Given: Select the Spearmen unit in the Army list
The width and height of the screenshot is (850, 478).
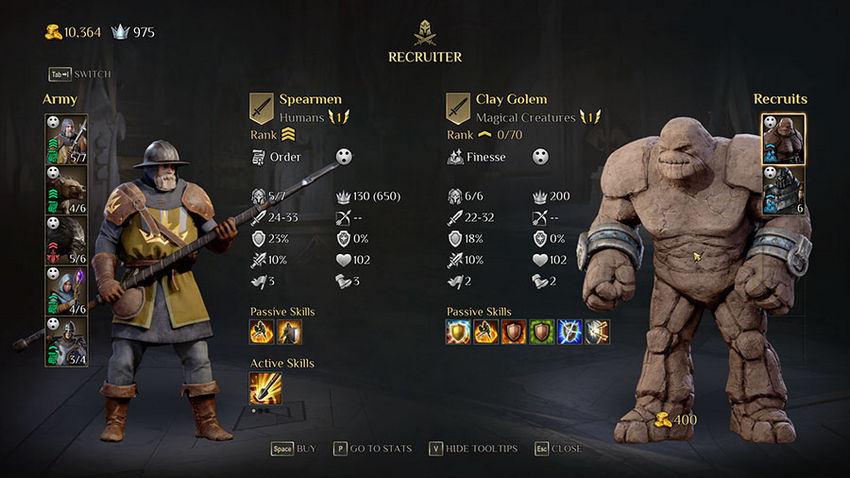Looking at the screenshot, I should (66, 139).
